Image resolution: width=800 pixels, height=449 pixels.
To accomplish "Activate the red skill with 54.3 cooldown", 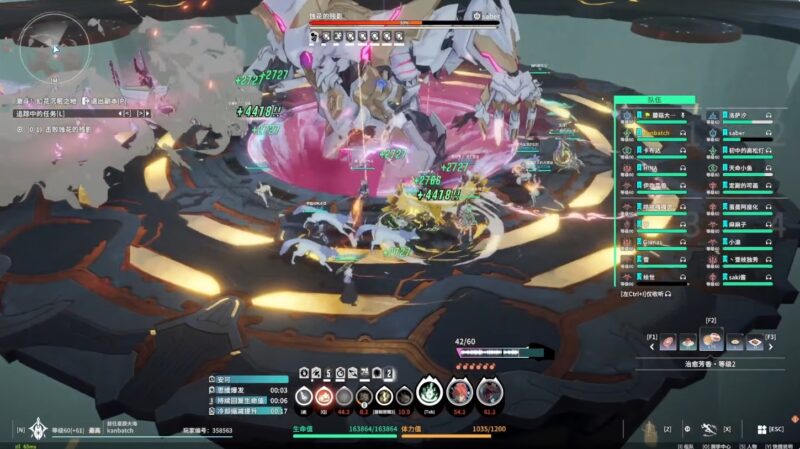I will (x=460, y=391).
